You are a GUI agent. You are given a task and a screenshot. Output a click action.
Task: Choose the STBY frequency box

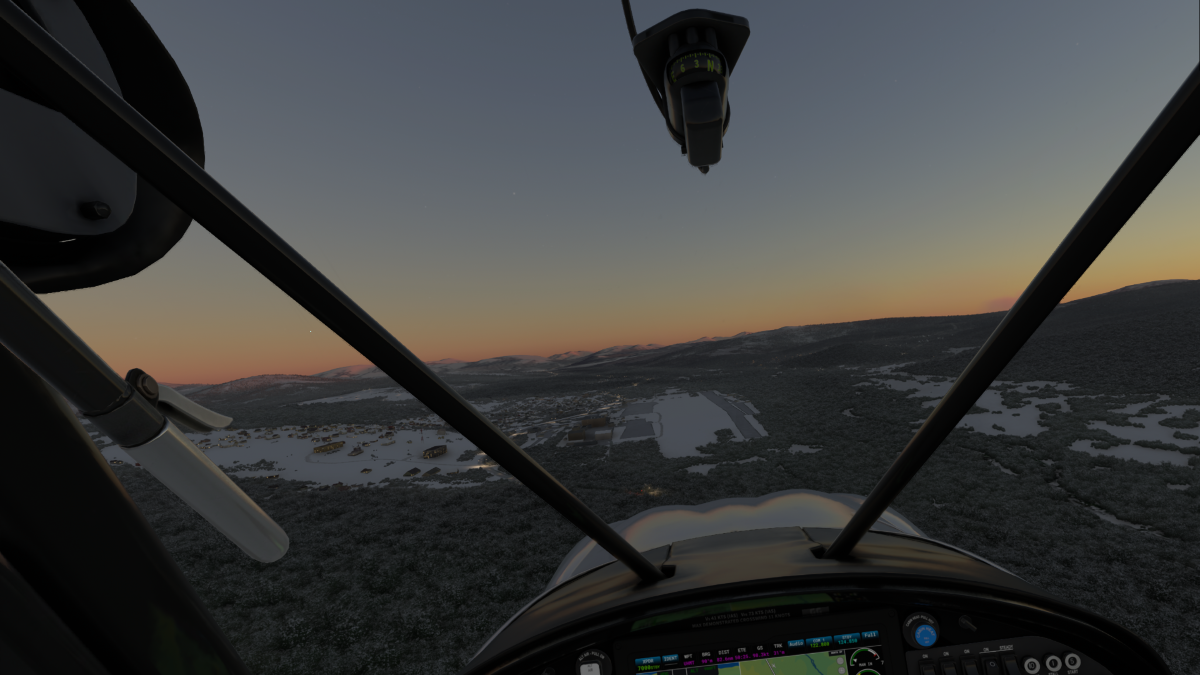pyautogui.click(x=847, y=639)
